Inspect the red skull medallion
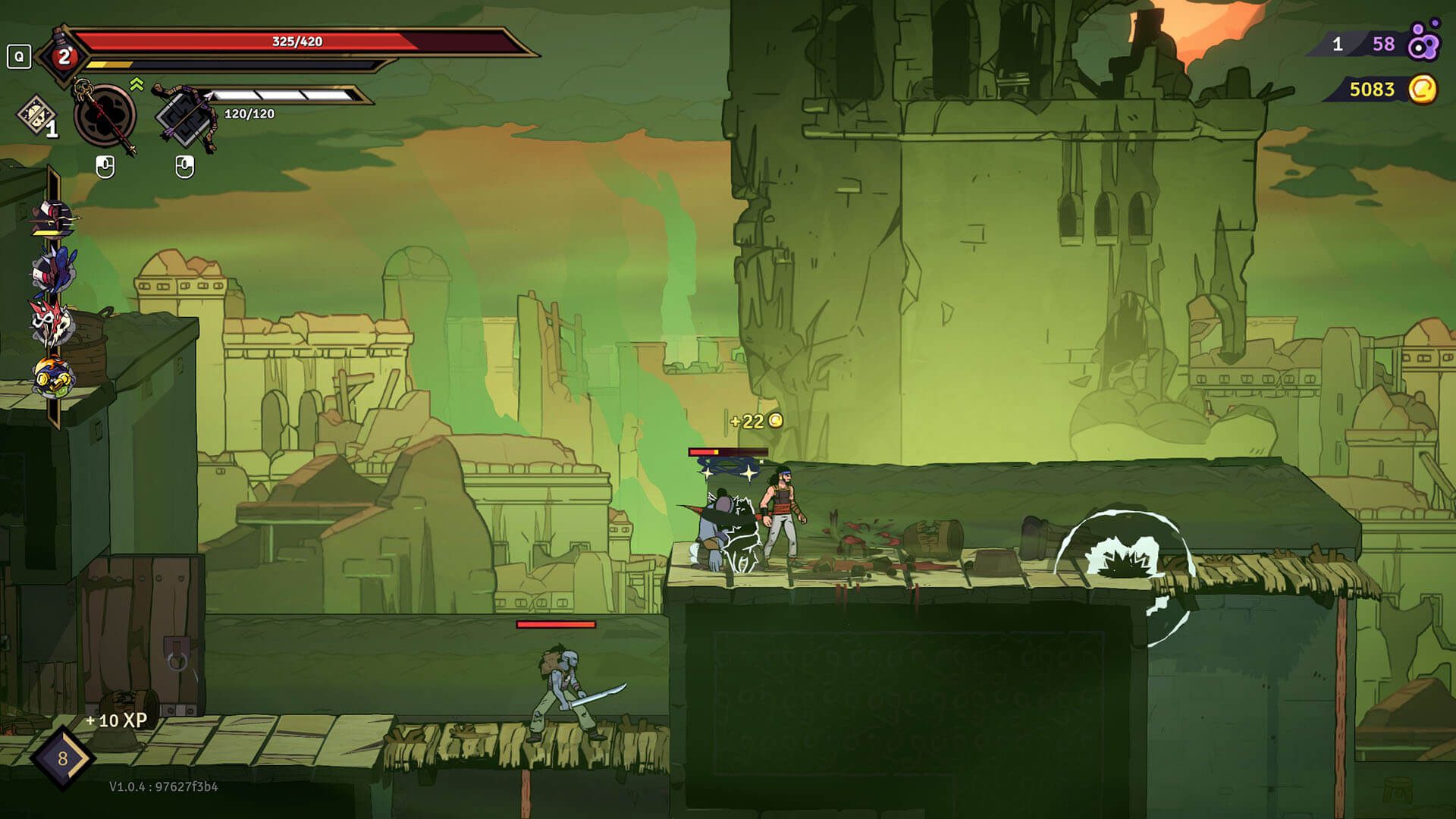1456x819 pixels. (52, 322)
